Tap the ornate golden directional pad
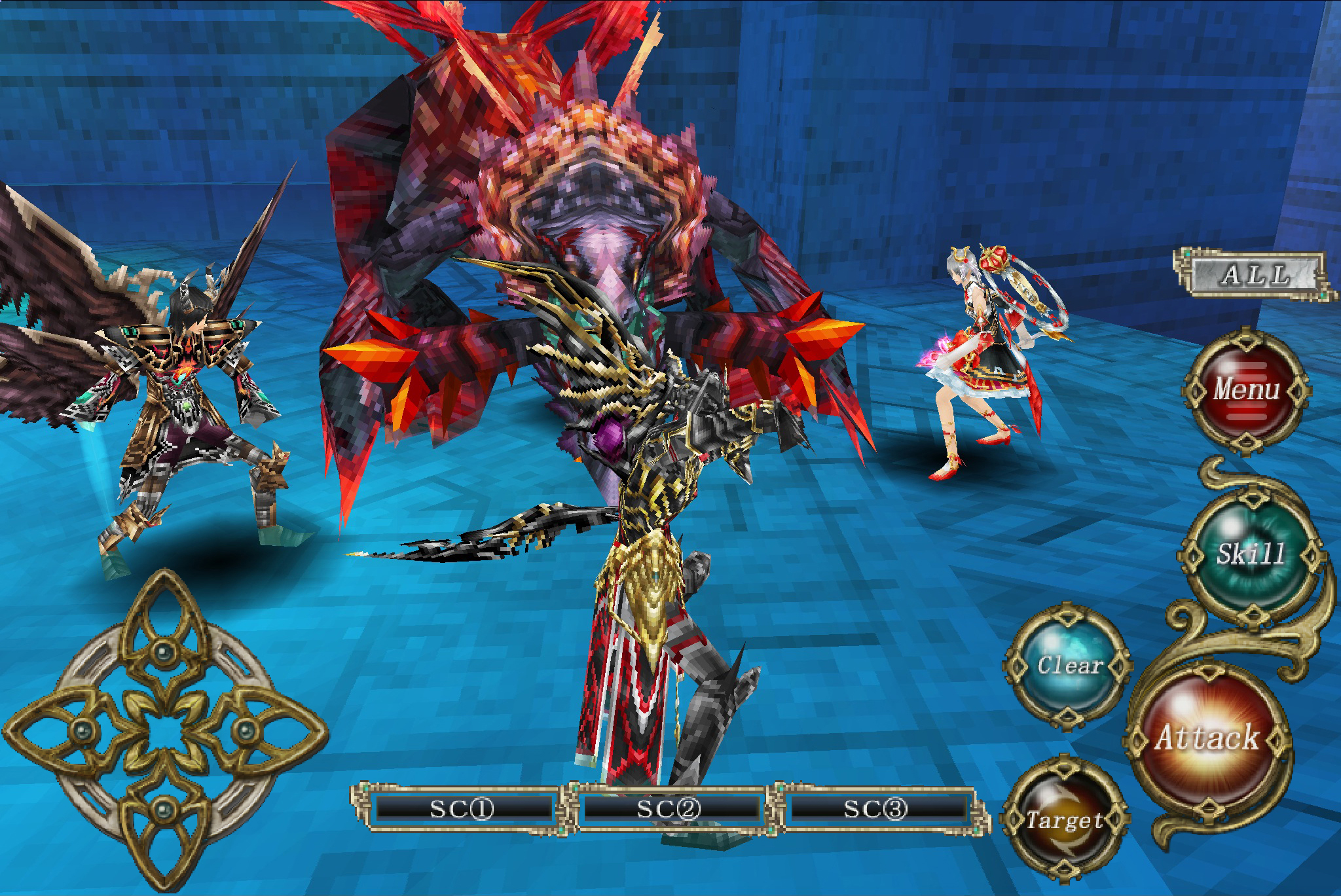This screenshot has height=896, width=1341. point(163,728)
